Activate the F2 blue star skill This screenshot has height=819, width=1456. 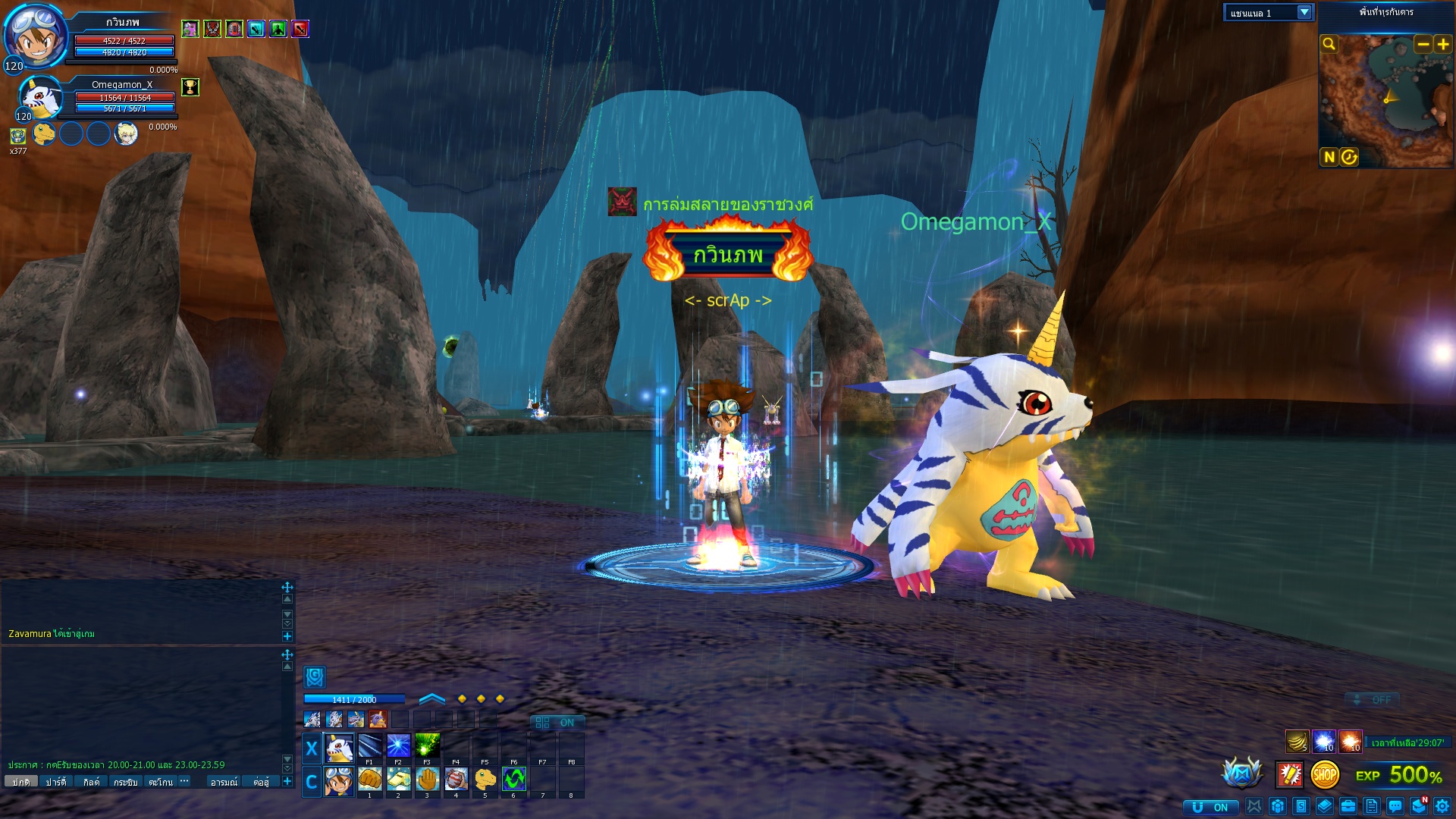(x=398, y=746)
